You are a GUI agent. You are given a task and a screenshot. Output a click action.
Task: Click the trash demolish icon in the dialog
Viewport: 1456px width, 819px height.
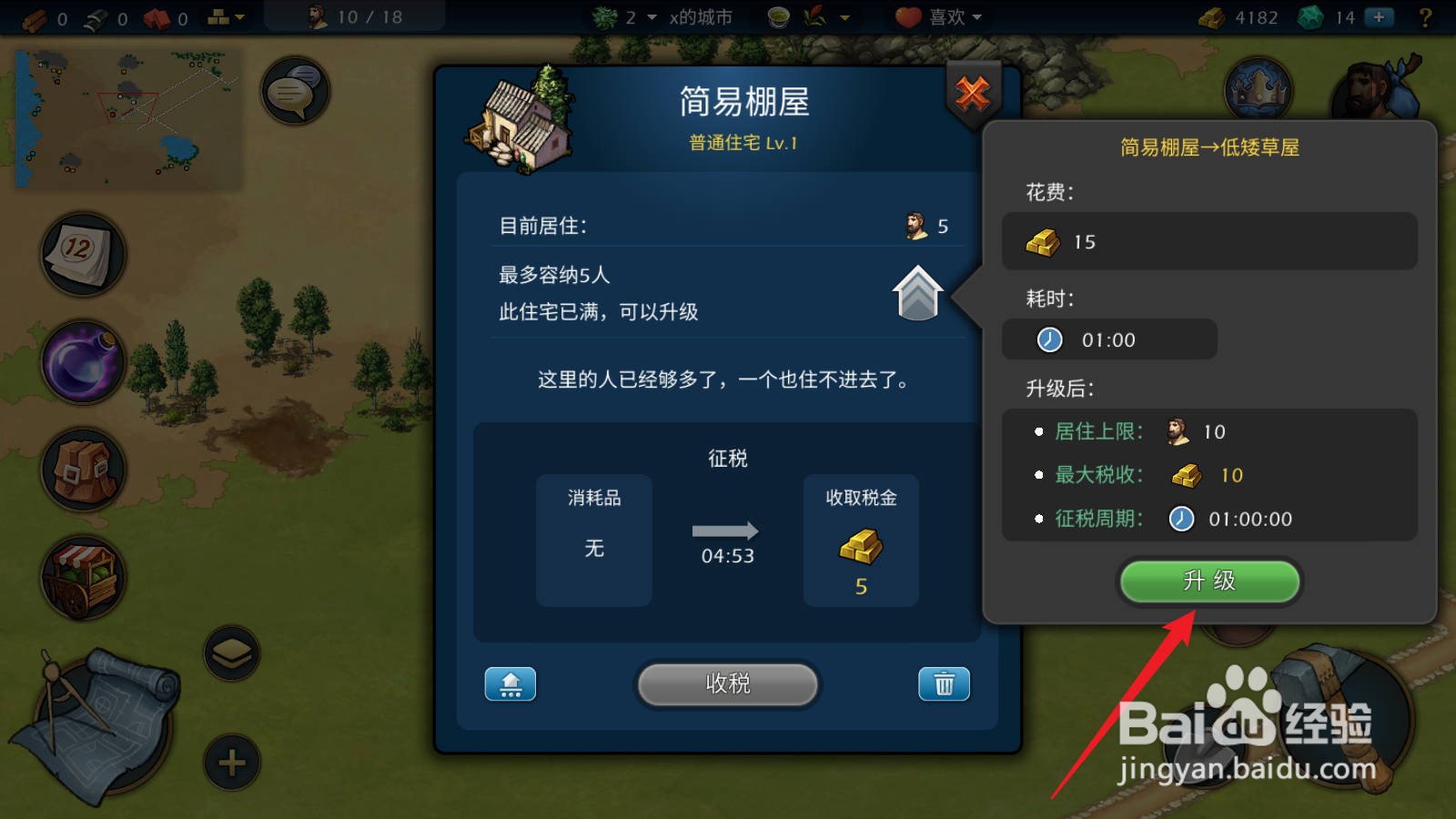(944, 684)
